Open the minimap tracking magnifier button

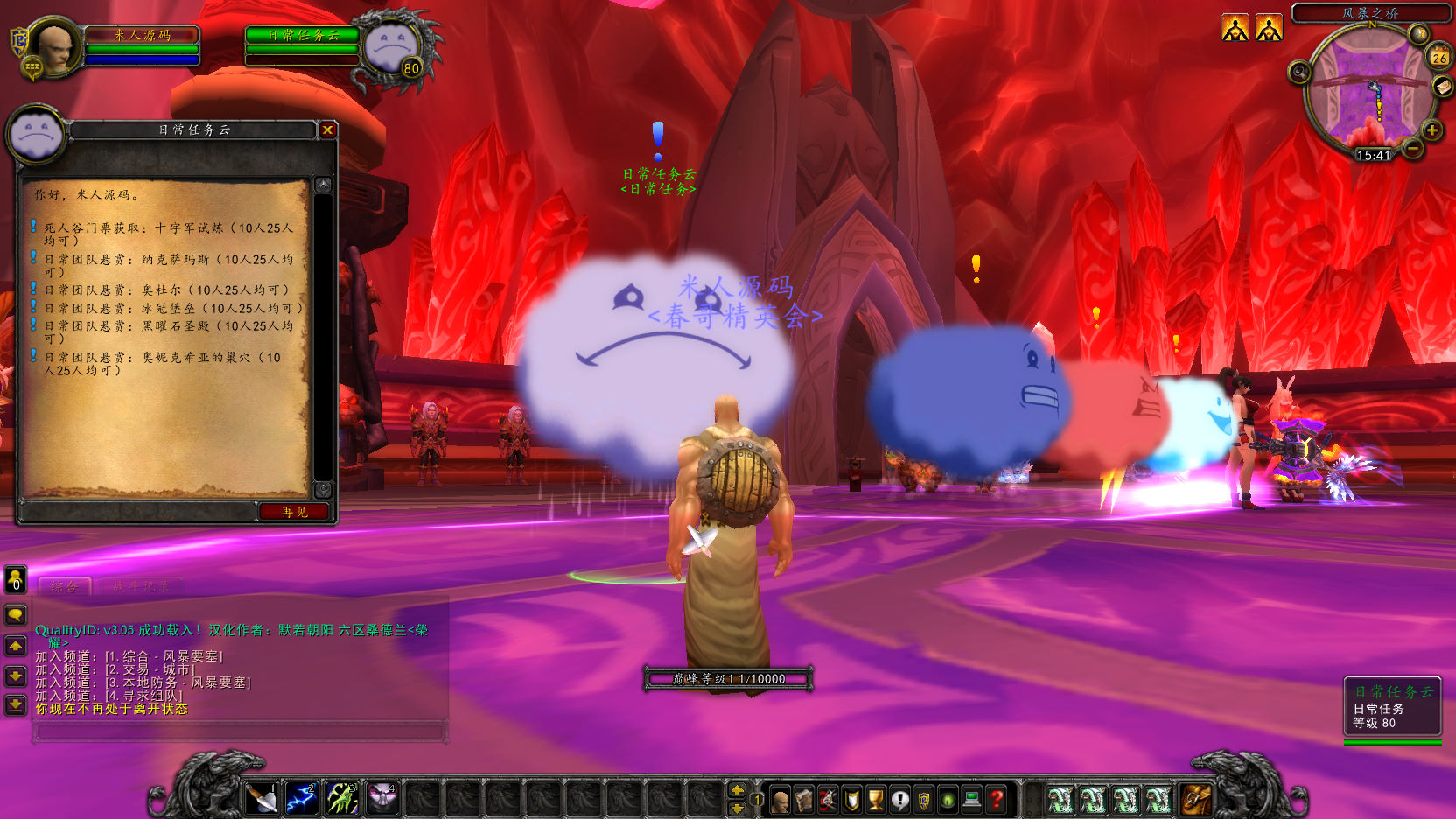click(x=1299, y=72)
